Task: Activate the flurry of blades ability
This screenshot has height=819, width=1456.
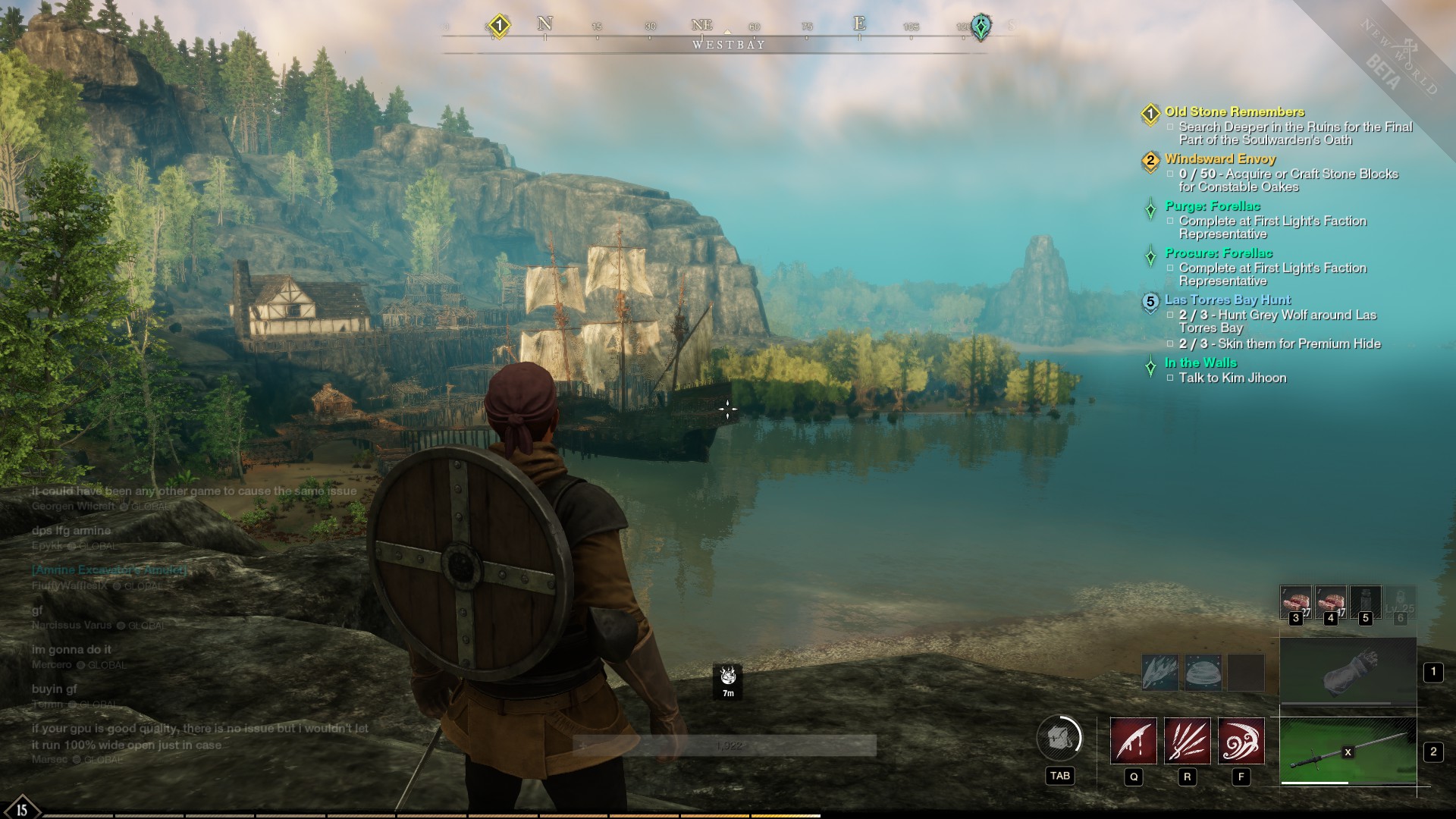Action: coord(1187,741)
